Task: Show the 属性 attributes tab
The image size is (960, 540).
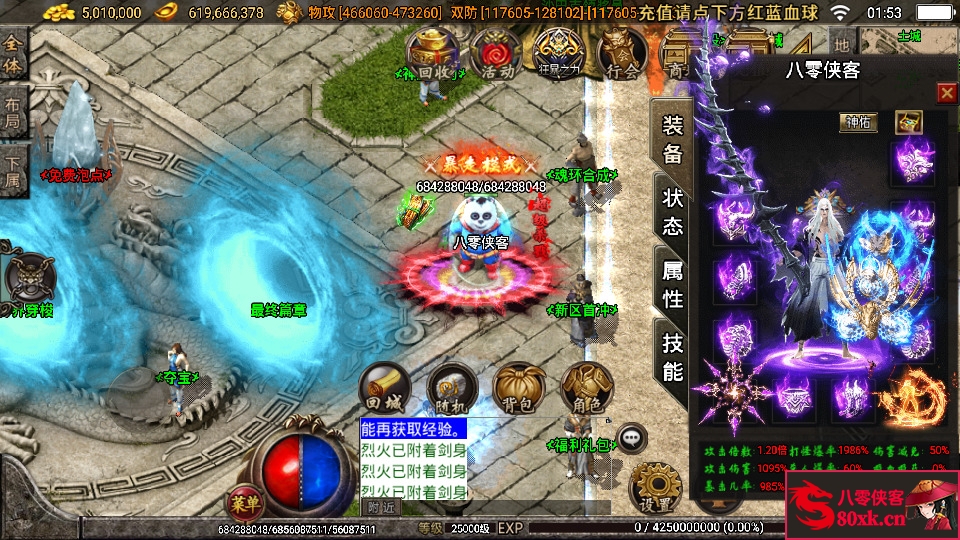Action: point(673,283)
